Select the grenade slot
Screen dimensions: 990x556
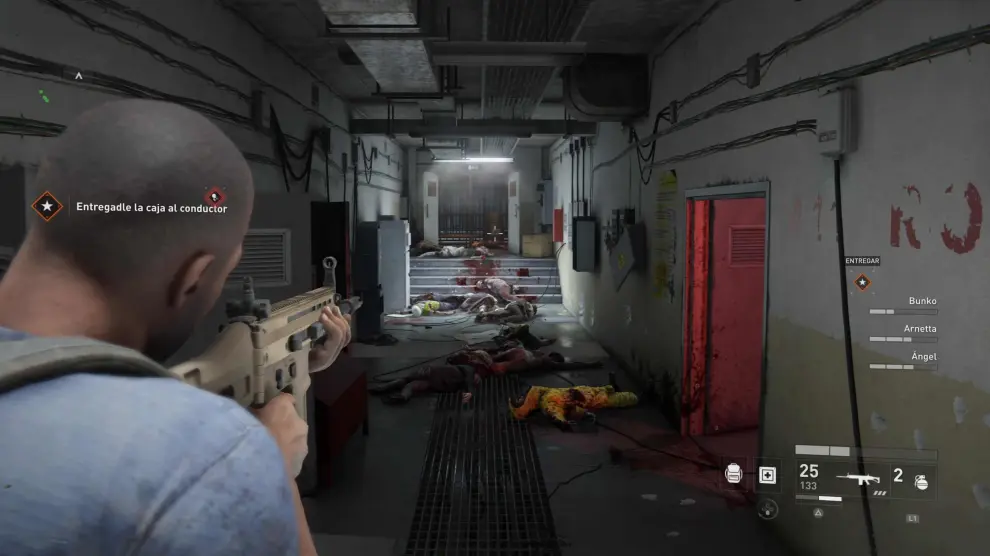coord(921,481)
